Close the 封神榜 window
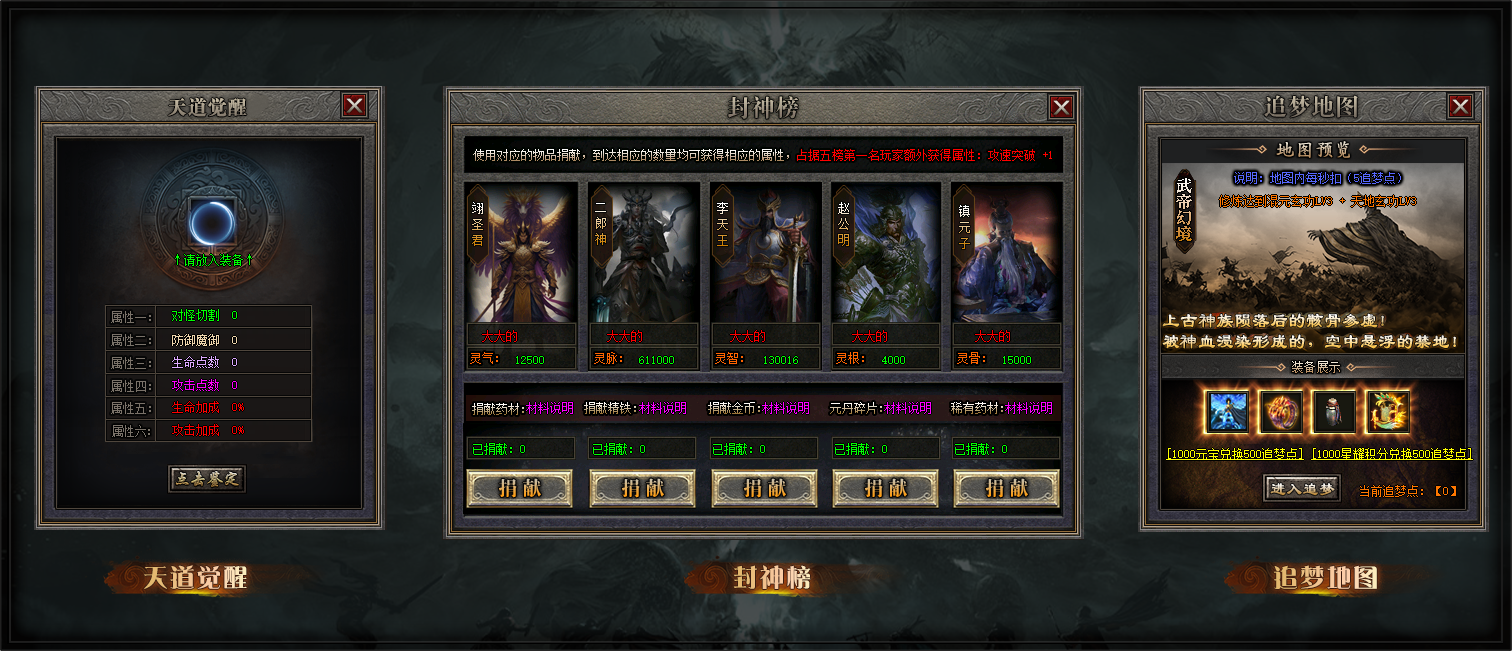This screenshot has height=651, width=1512. point(1061,107)
